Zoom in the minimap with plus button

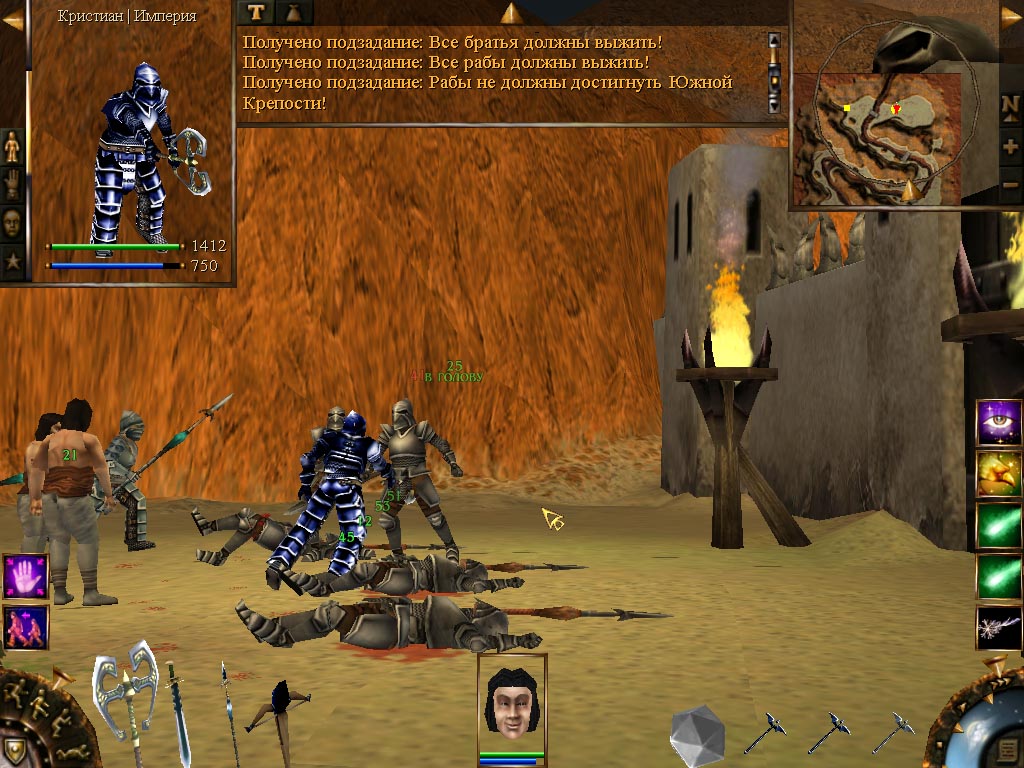tap(1010, 146)
